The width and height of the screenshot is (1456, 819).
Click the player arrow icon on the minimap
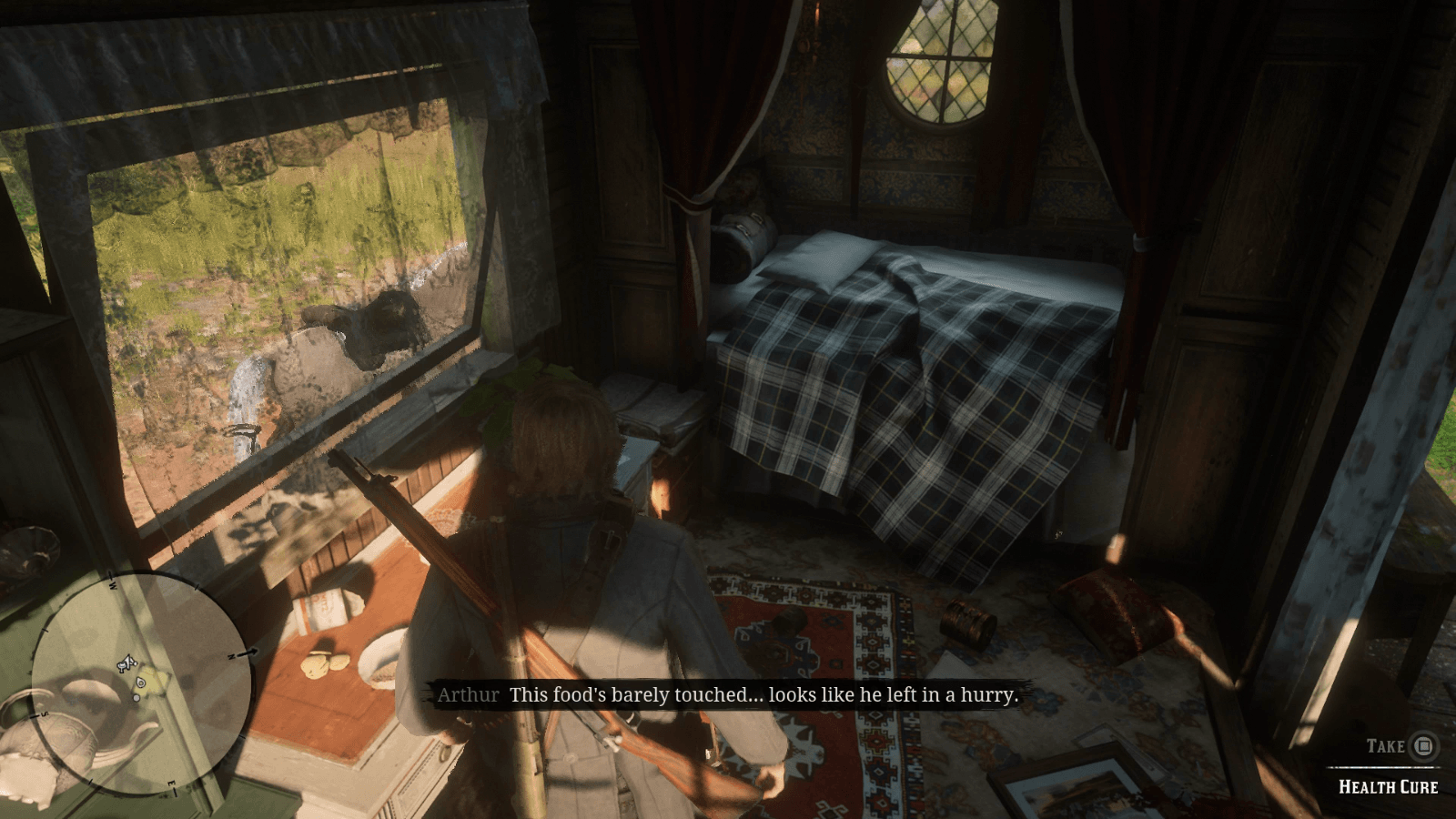point(128,663)
